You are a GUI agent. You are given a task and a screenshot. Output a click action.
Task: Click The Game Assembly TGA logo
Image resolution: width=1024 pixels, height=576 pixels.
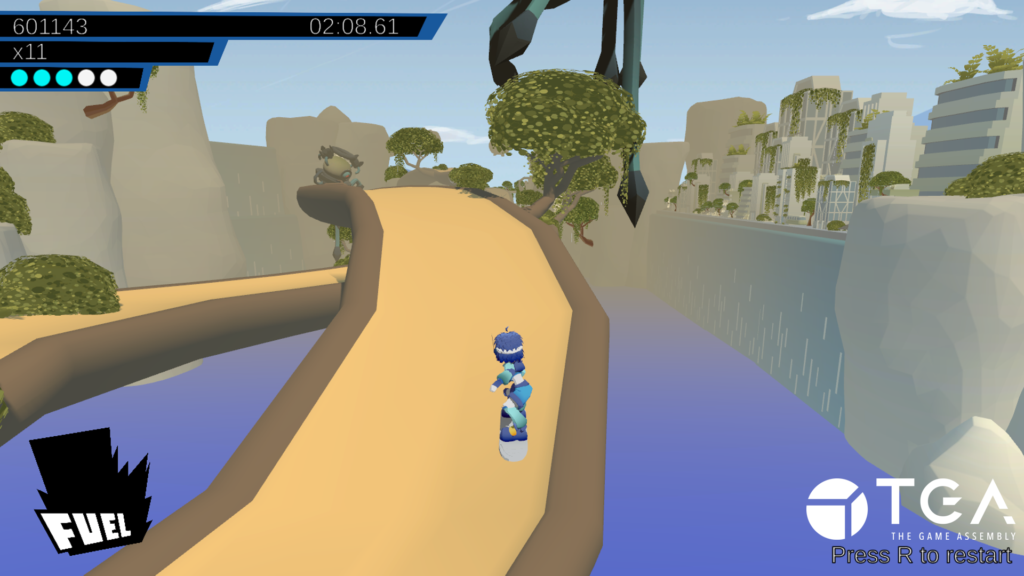tap(909, 508)
